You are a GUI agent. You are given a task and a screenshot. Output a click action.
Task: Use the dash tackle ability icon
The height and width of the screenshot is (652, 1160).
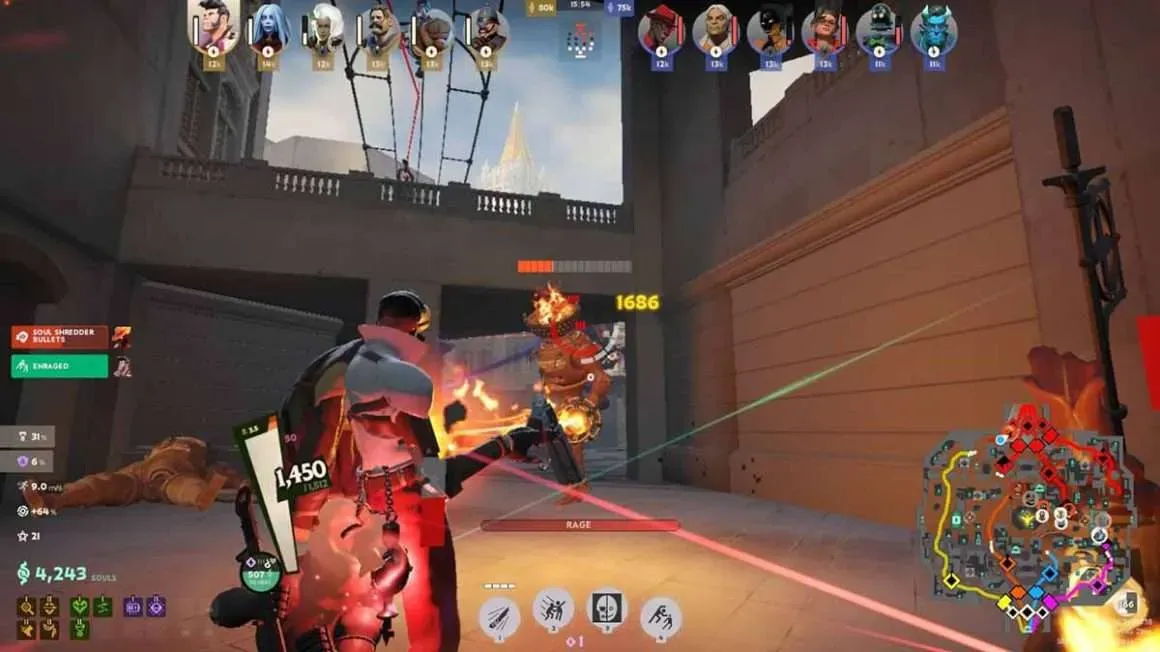(x=553, y=608)
